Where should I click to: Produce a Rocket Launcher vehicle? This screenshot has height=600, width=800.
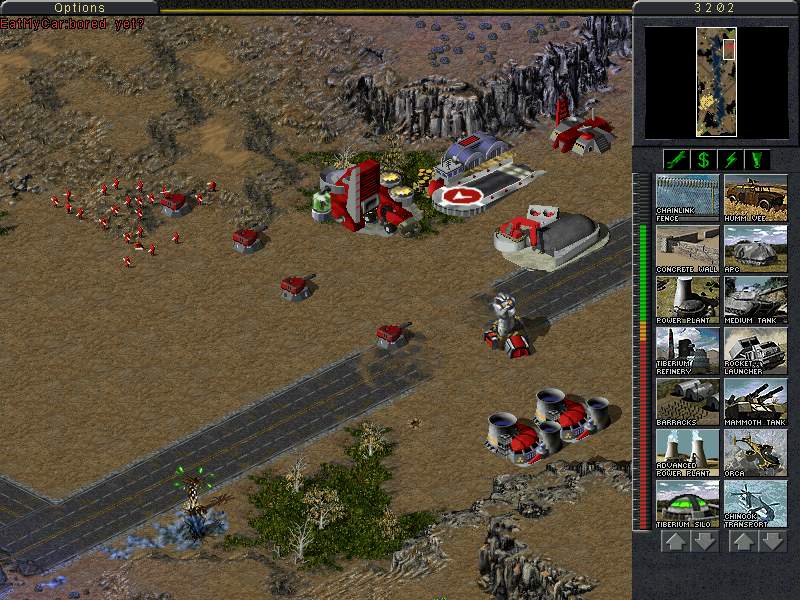pos(755,350)
